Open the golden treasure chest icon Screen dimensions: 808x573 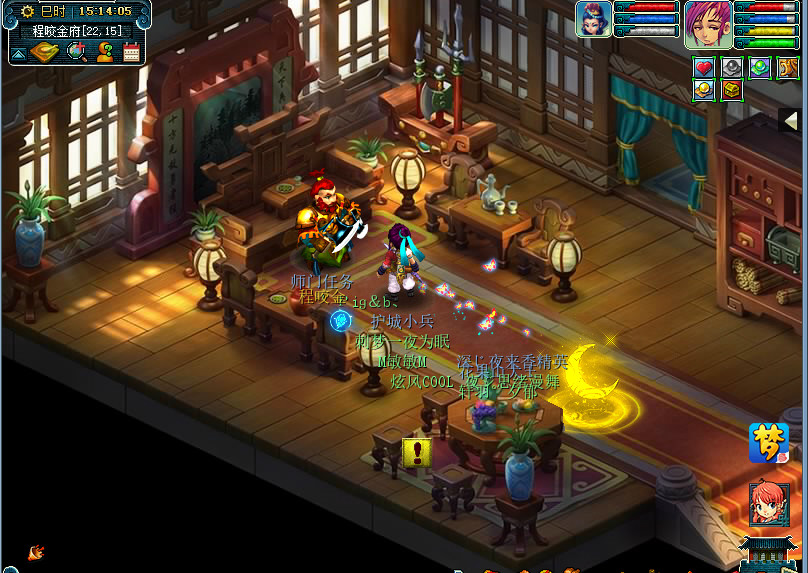(x=732, y=91)
